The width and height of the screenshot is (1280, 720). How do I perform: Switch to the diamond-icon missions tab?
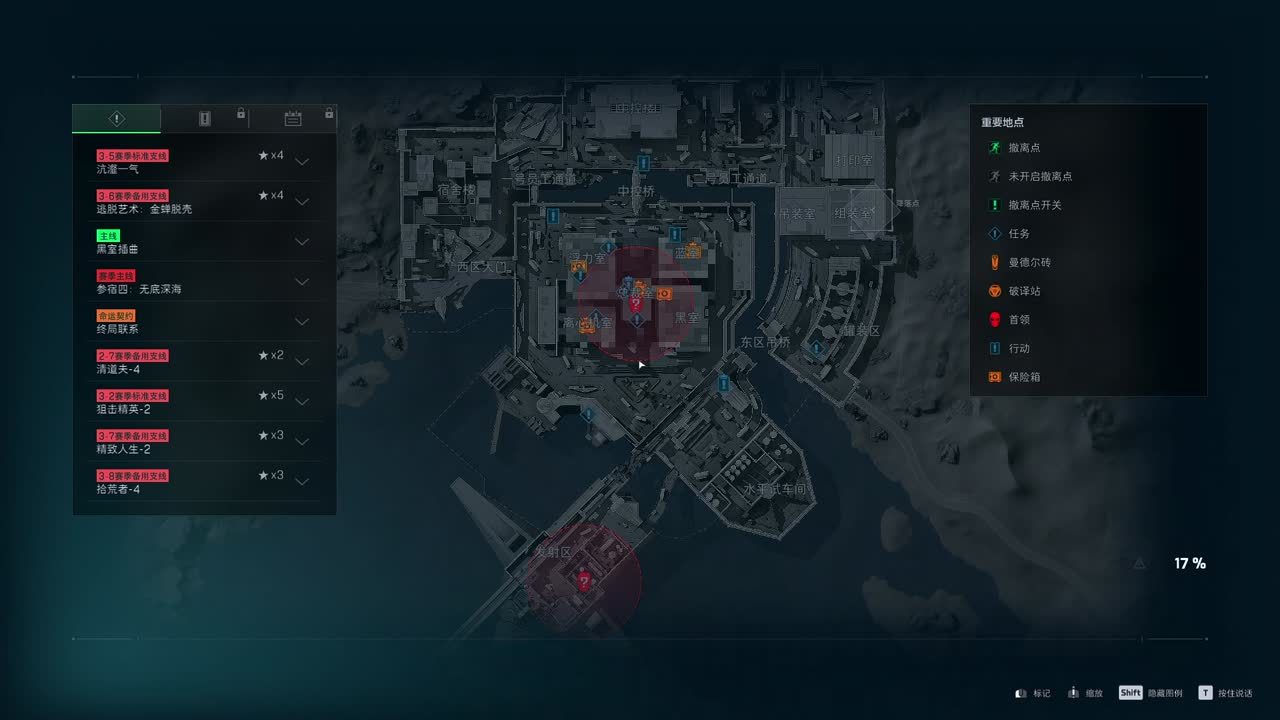[116, 119]
